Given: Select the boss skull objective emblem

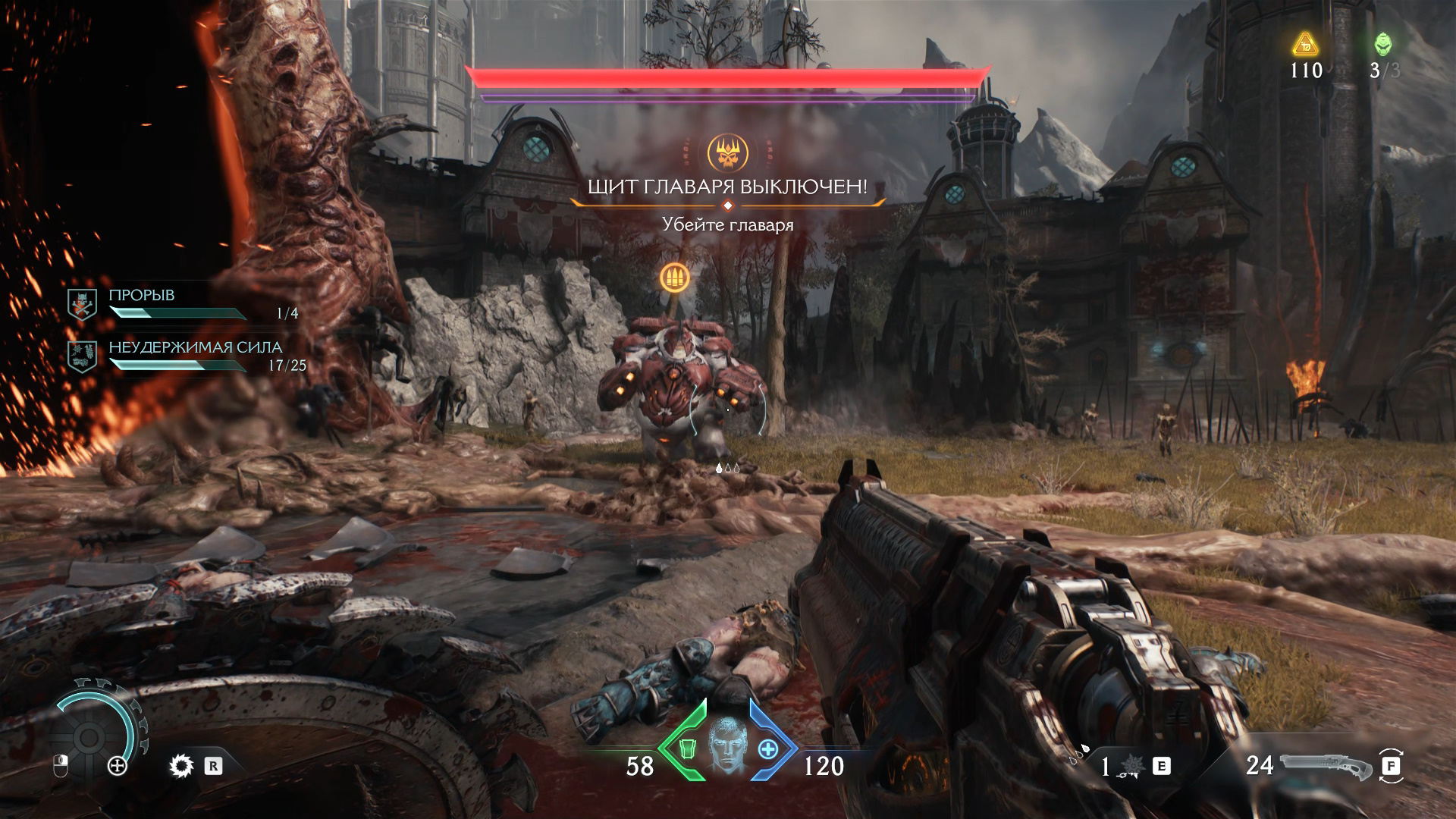Looking at the screenshot, I should [x=727, y=152].
